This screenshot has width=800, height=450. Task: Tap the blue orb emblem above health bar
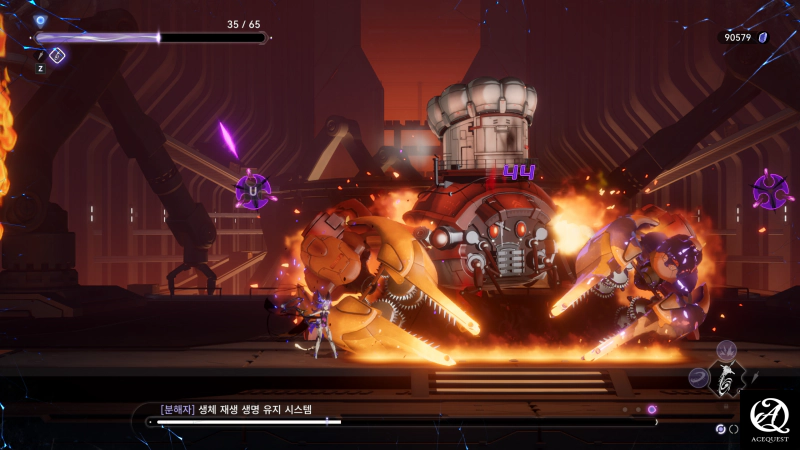coord(40,19)
